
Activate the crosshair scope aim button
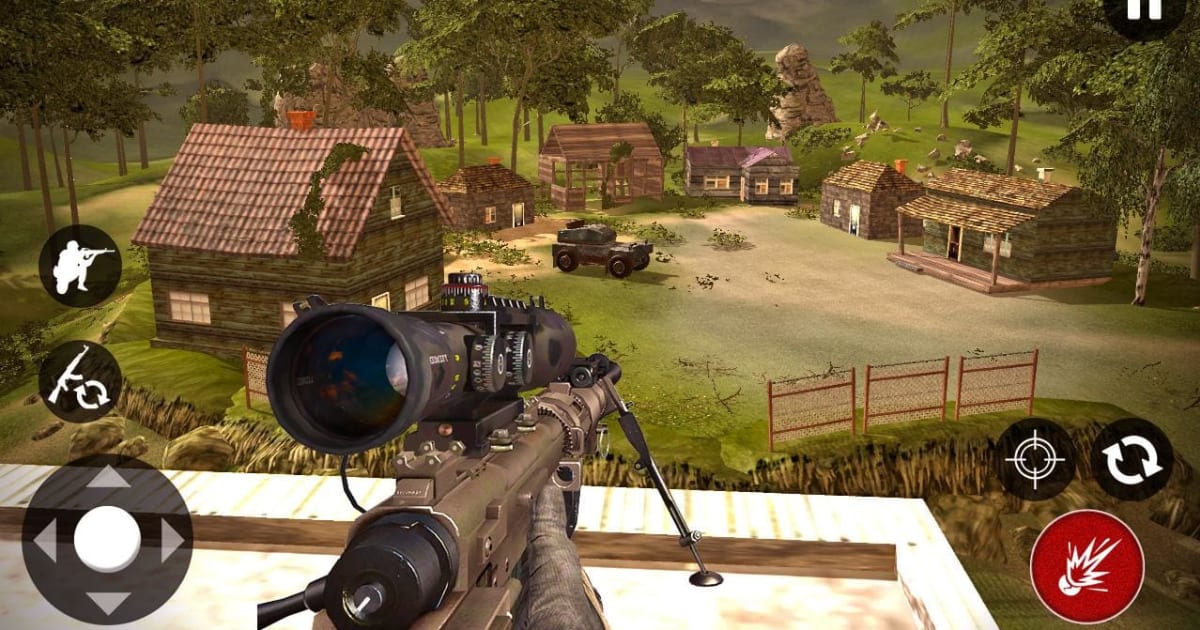1036,460
